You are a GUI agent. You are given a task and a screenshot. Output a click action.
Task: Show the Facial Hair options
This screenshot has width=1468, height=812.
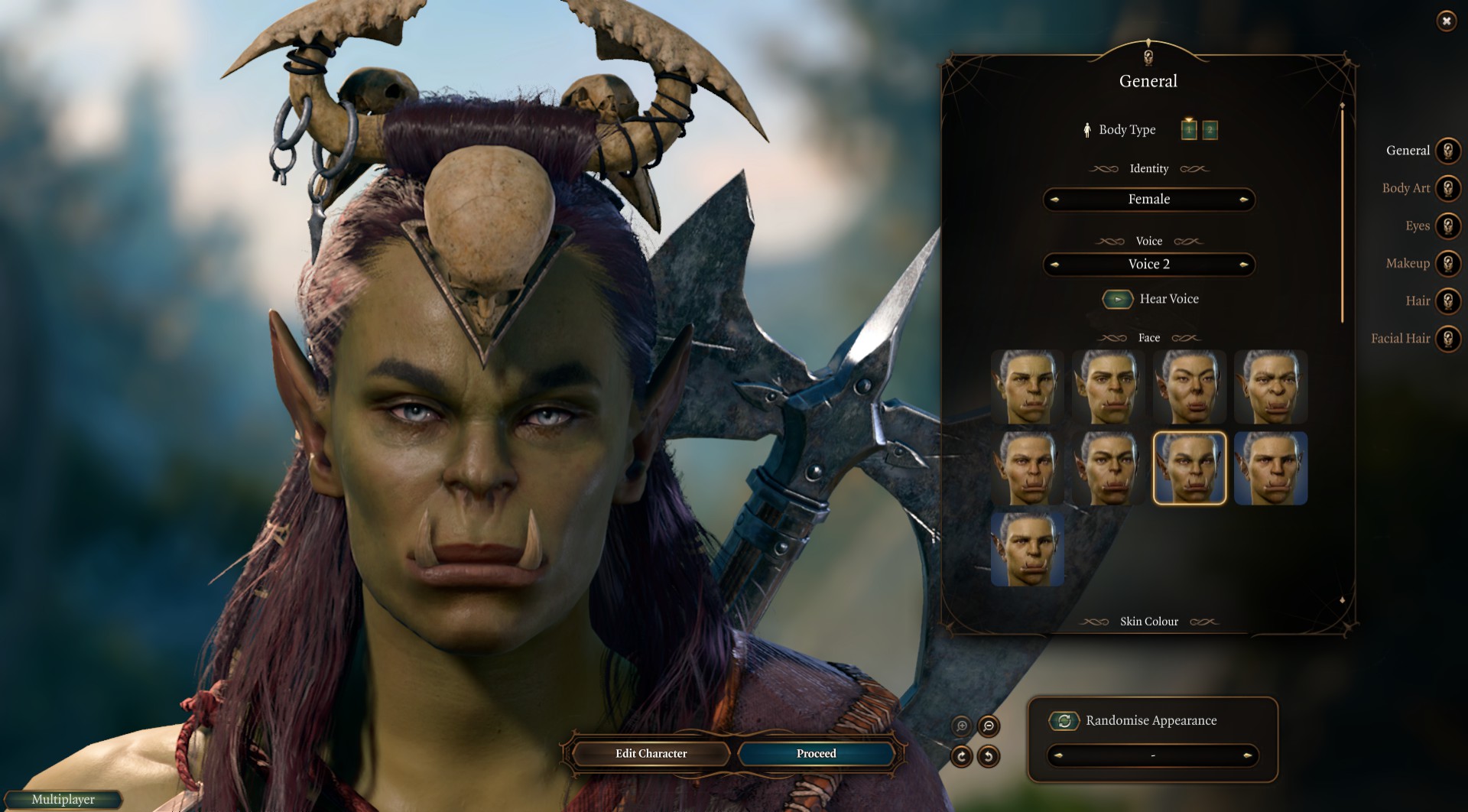coord(1447,338)
